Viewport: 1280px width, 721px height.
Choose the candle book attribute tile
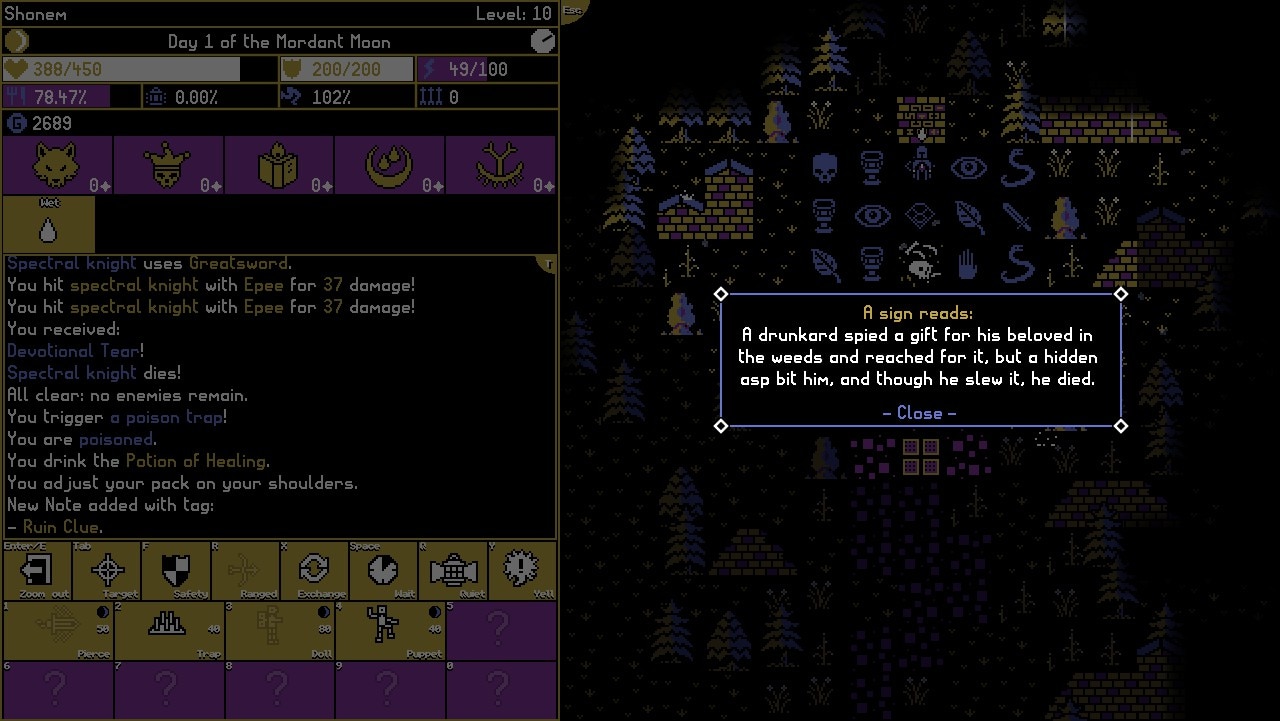coord(279,165)
